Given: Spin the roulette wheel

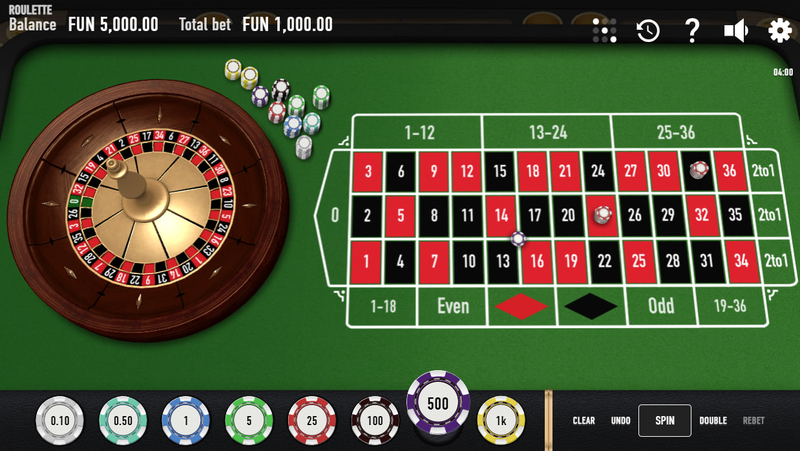Looking at the screenshot, I should click(x=664, y=421).
